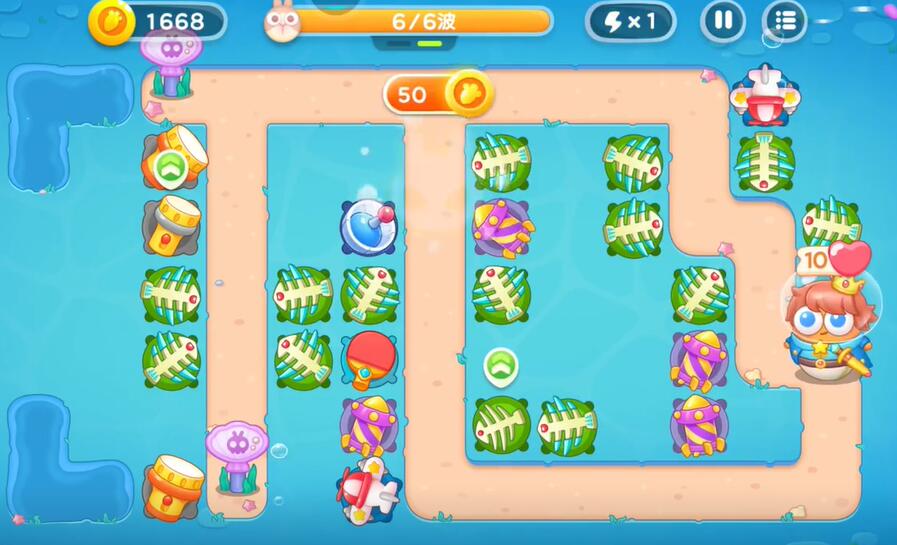Collect the 50 carrot coin bubble
This screenshot has width=897, height=545.
(438, 94)
